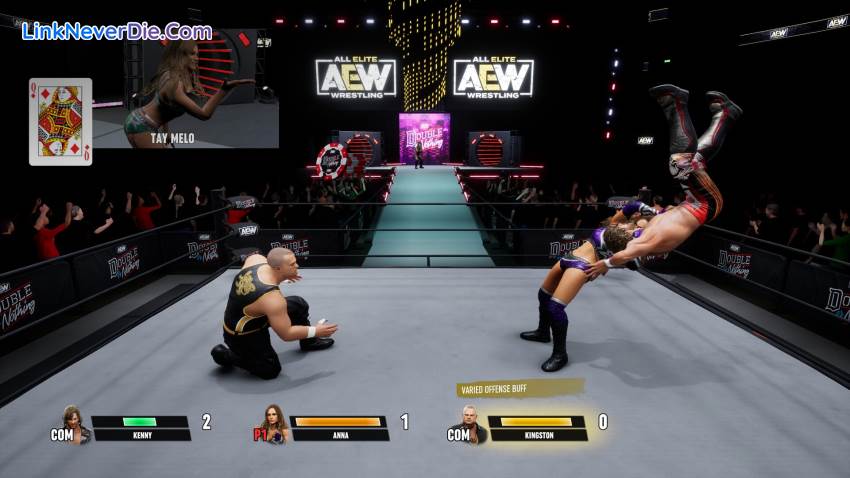The height and width of the screenshot is (478, 850).
Task: Click the Varied Offense Buff banner
Action: [519, 389]
